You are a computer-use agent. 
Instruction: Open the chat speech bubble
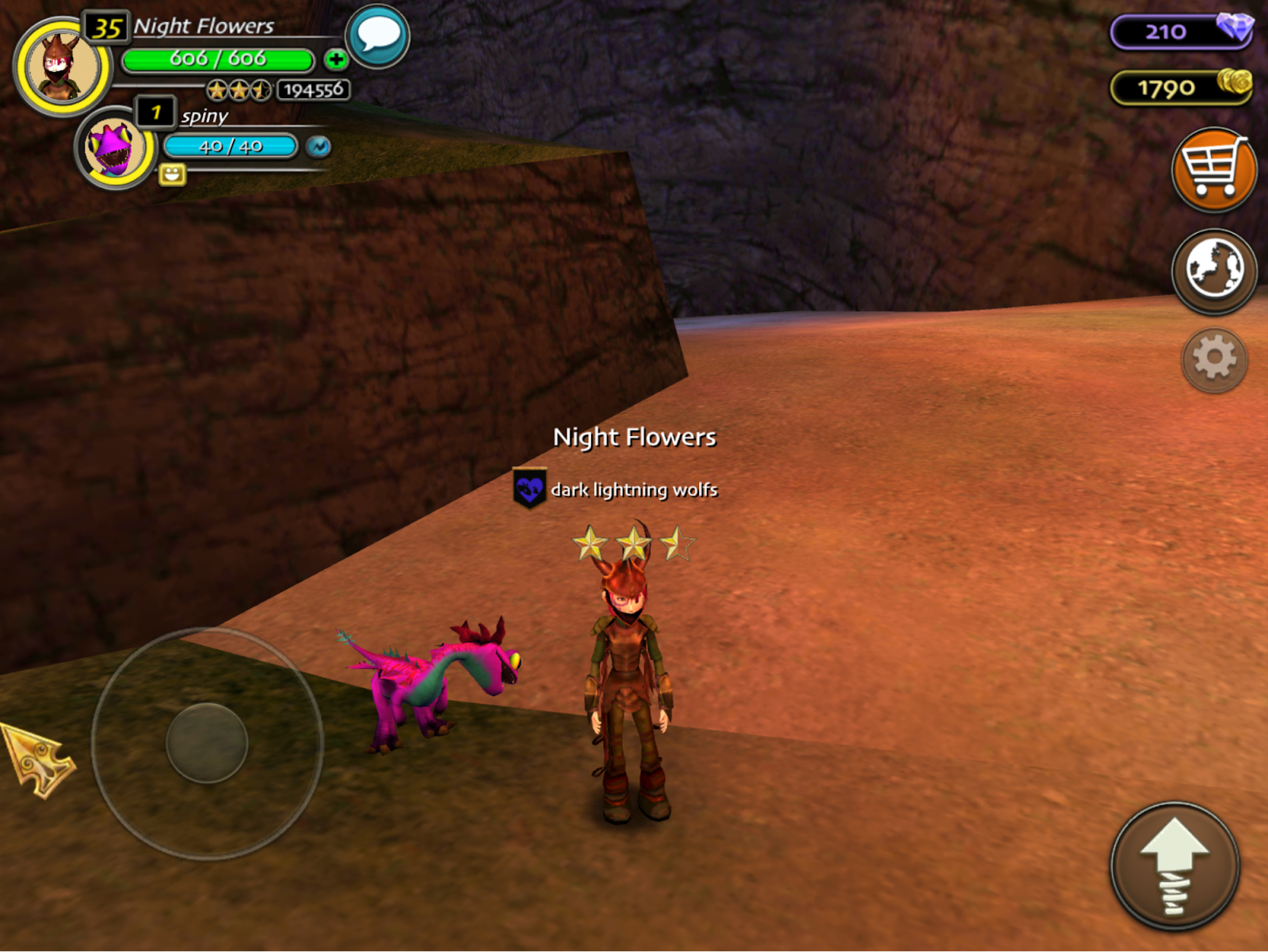(378, 36)
